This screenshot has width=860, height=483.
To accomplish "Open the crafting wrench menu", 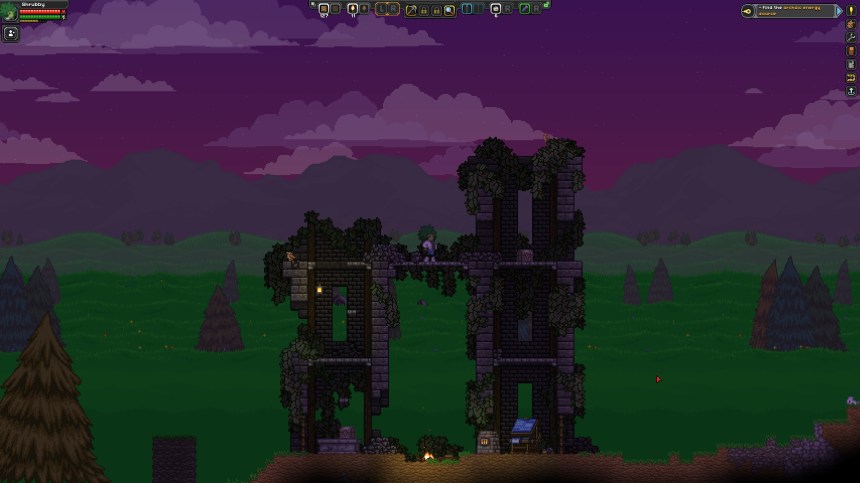I will [851, 37].
